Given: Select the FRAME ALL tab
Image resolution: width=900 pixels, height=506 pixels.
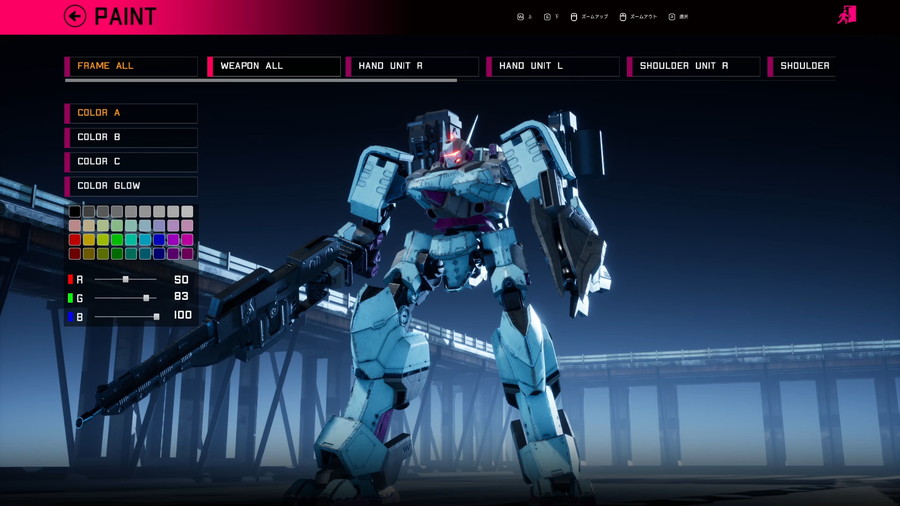Looking at the screenshot, I should [x=131, y=66].
